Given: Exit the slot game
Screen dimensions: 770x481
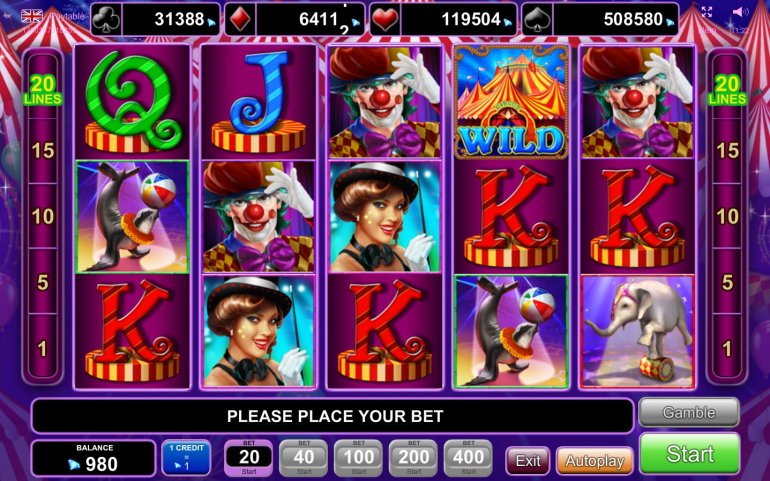Looking at the screenshot, I should 528,461.
